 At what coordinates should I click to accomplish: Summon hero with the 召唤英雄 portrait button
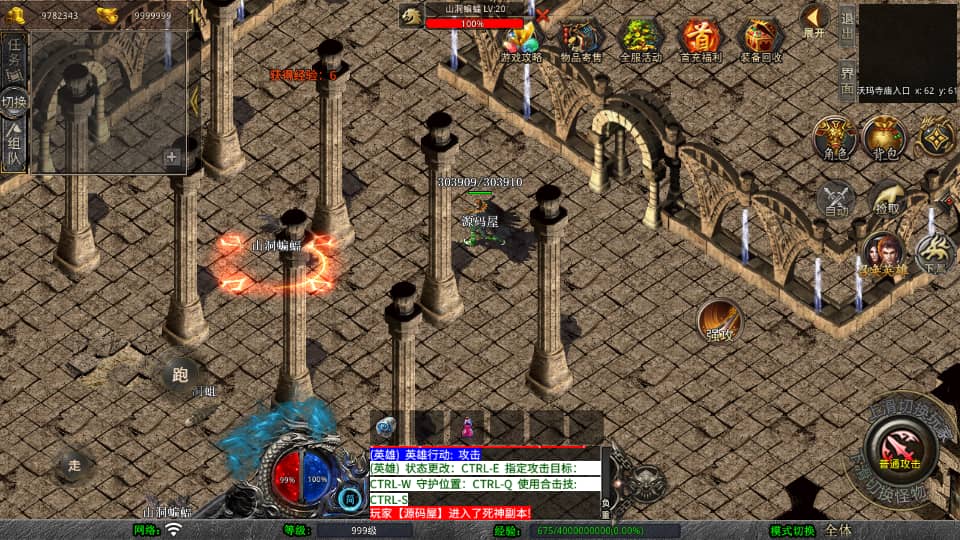(x=882, y=254)
